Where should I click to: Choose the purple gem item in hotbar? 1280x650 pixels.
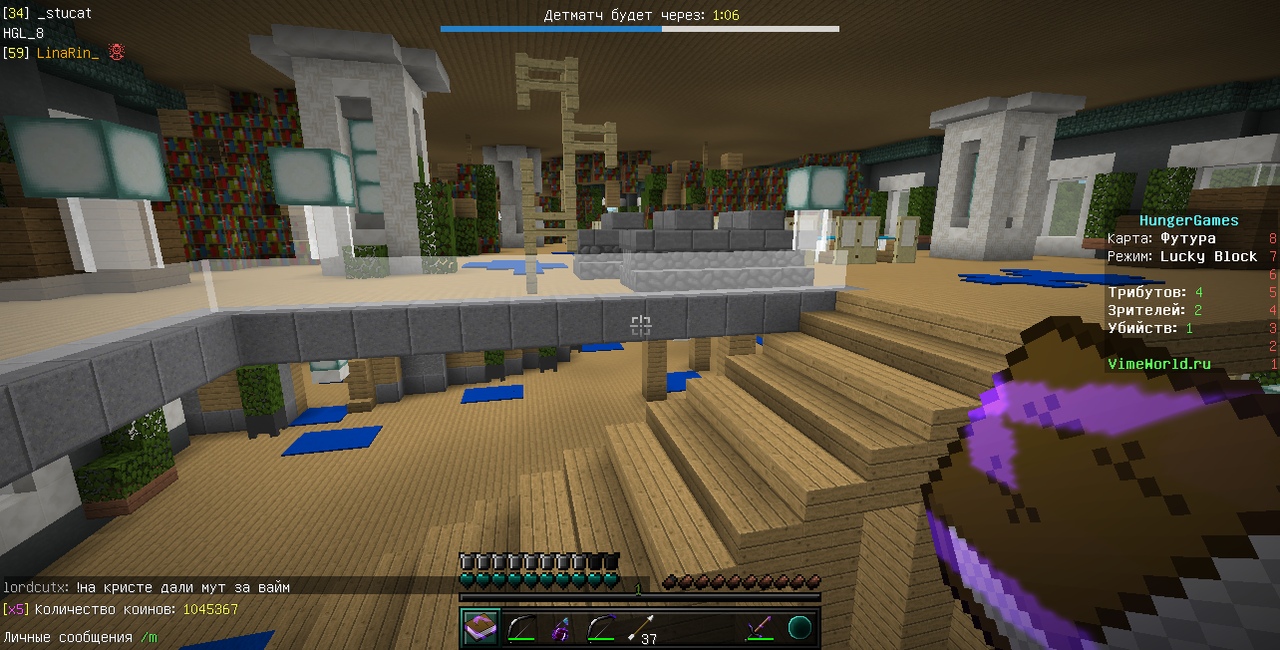point(560,628)
